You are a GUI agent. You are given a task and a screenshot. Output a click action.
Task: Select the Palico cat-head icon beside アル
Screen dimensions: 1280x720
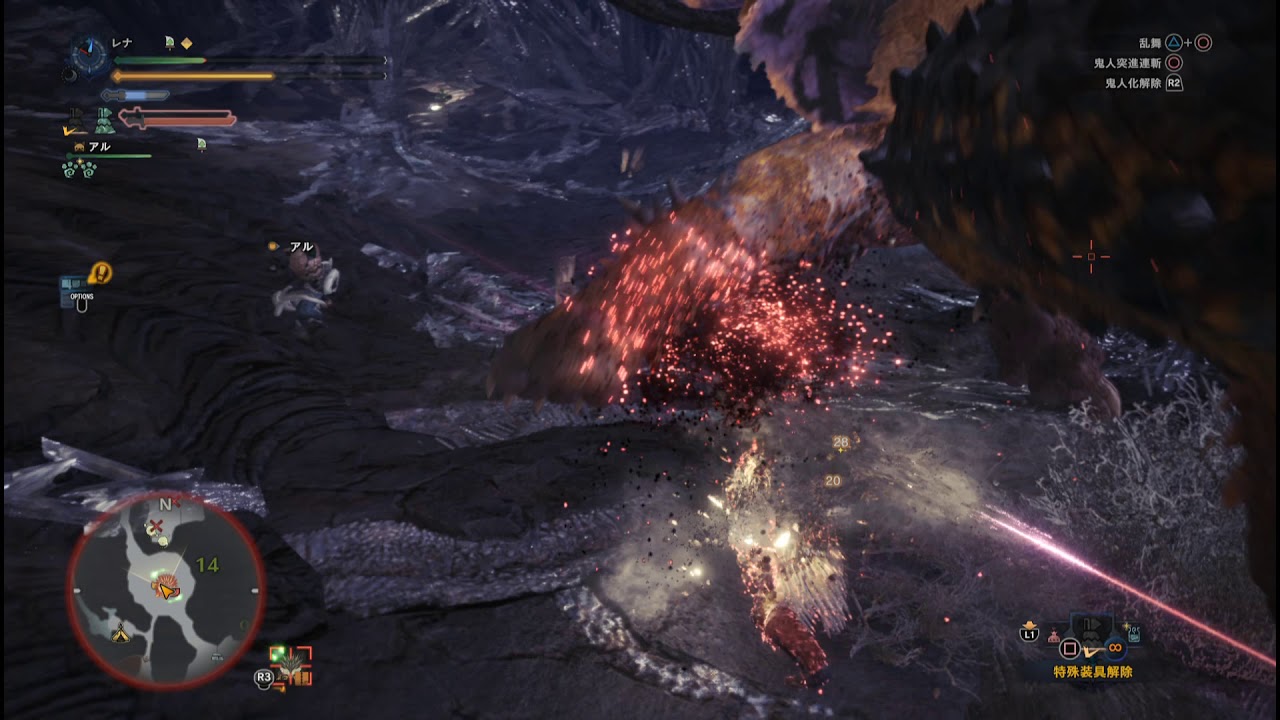[x=78, y=147]
